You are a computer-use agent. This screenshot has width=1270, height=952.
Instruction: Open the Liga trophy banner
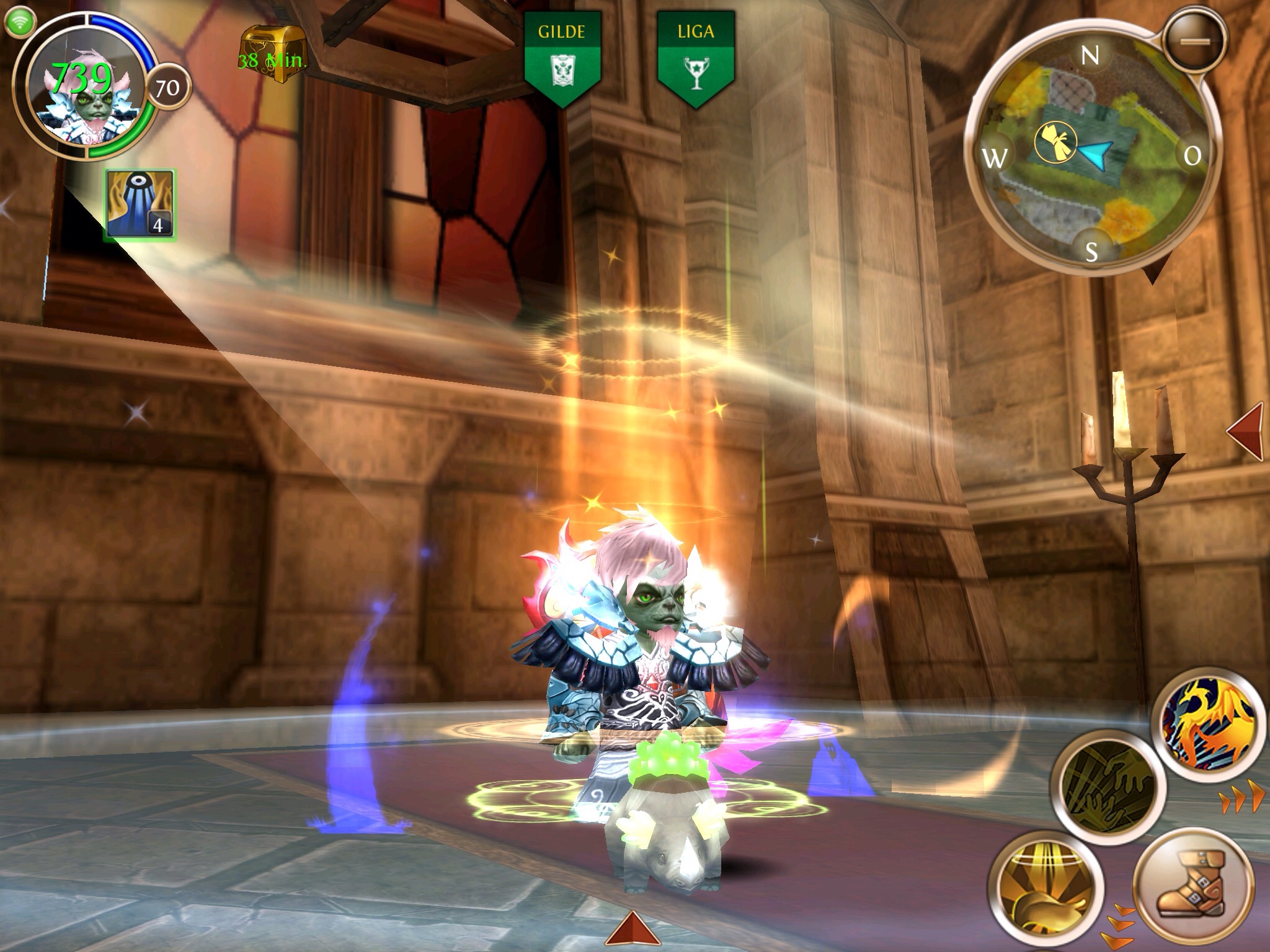coord(695,56)
